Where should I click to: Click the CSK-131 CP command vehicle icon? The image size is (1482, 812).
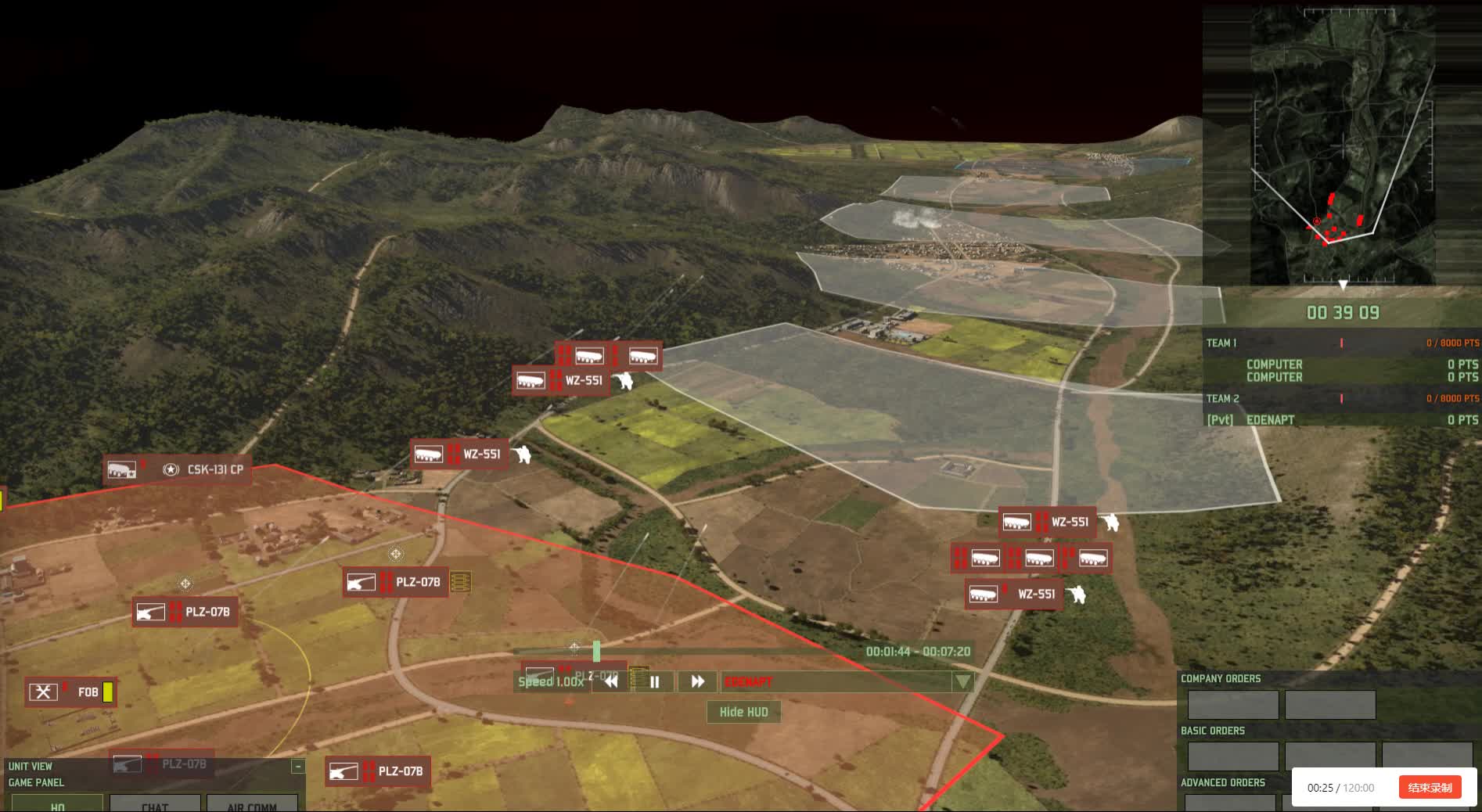[x=121, y=470]
